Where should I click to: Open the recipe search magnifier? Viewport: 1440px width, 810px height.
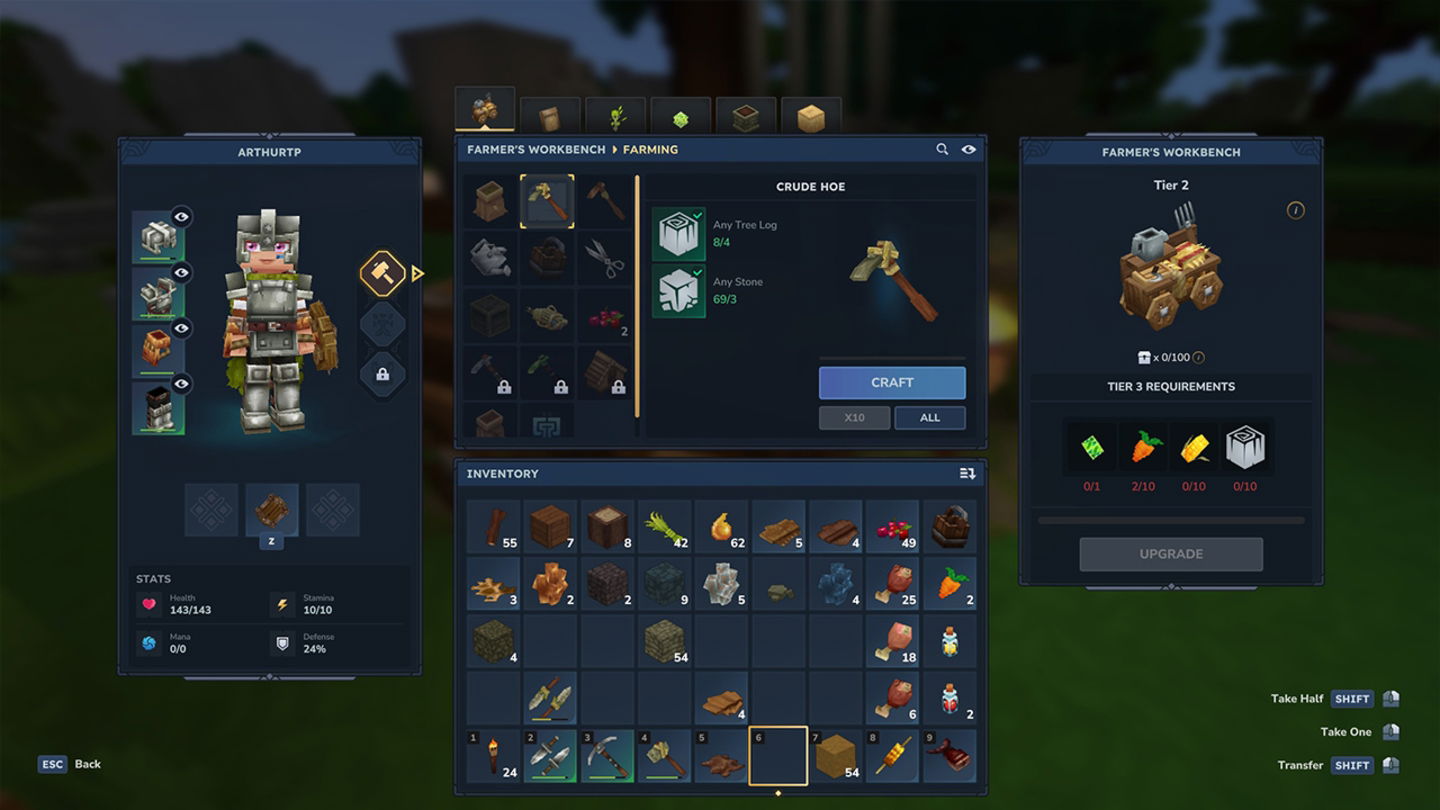click(942, 149)
